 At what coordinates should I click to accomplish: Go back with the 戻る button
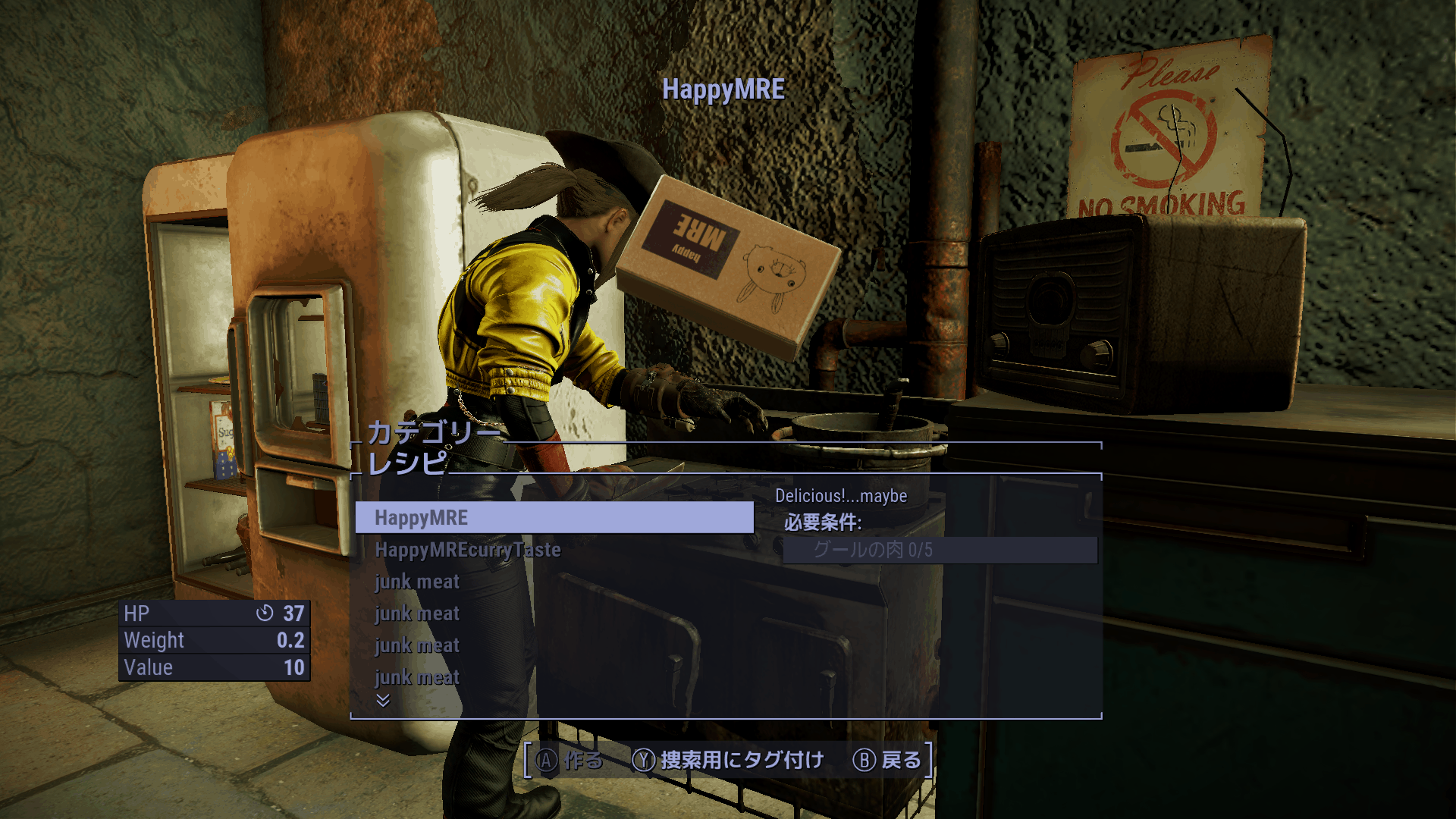(x=887, y=760)
